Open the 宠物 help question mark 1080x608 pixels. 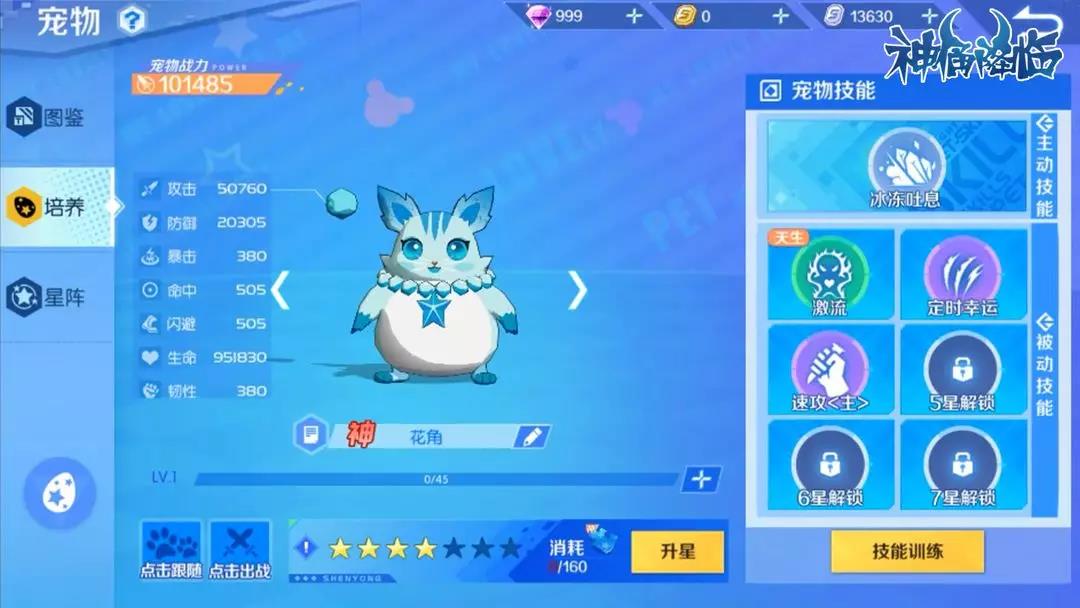[131, 19]
